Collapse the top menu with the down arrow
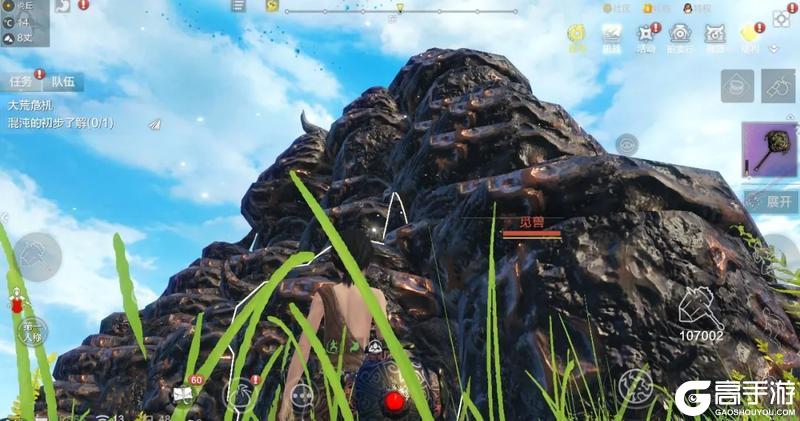 point(773,48)
